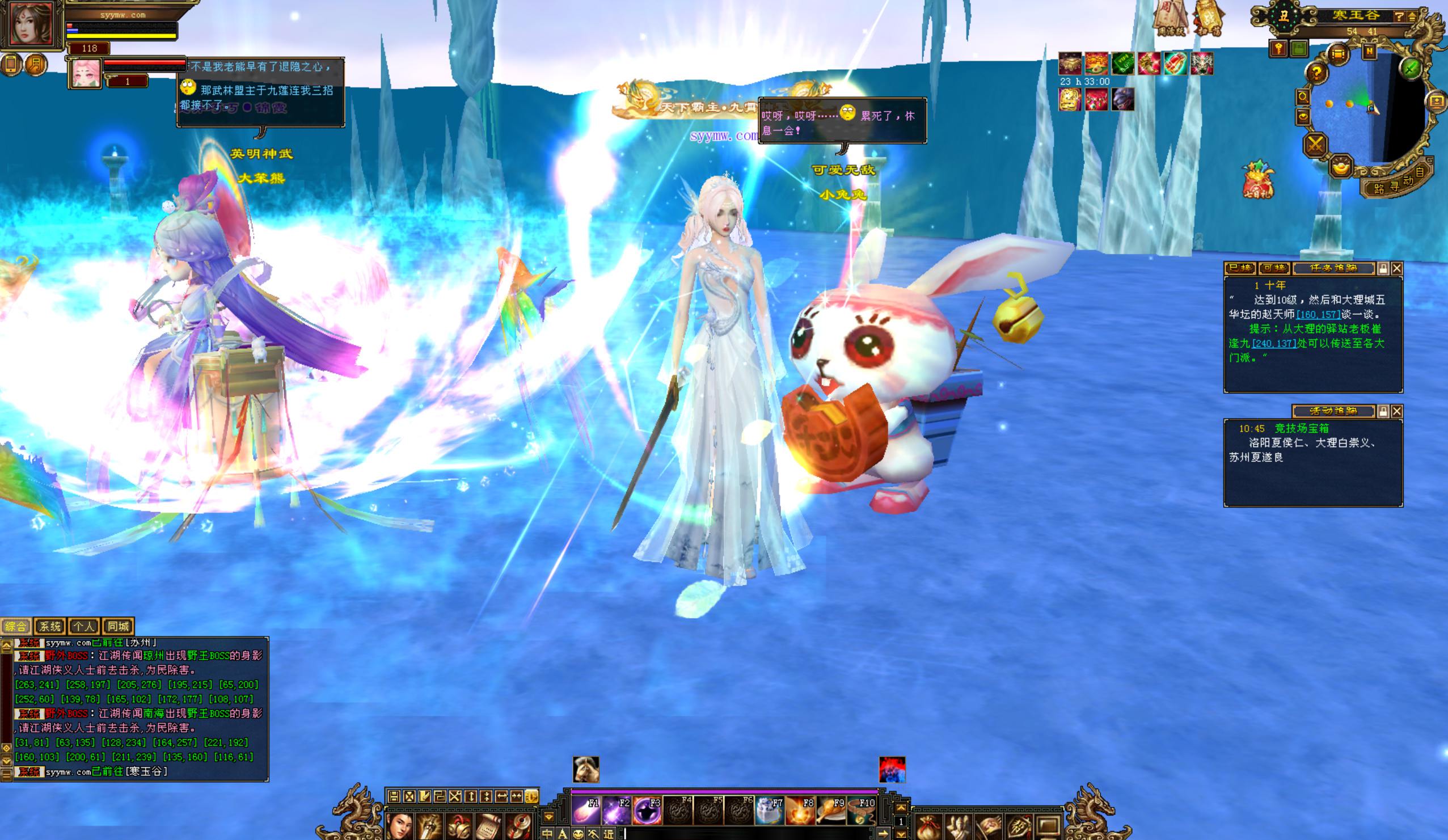Click the gold ingot shop button by minimap

click(x=1341, y=167)
